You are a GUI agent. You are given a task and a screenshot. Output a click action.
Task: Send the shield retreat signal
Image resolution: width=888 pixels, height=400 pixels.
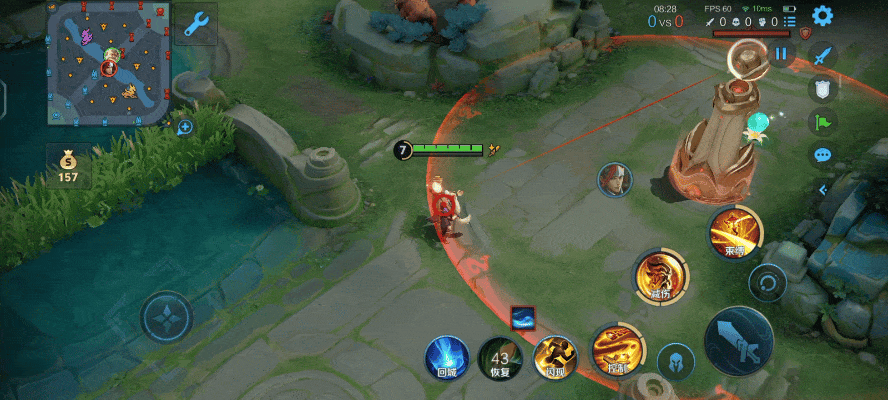[x=822, y=90]
